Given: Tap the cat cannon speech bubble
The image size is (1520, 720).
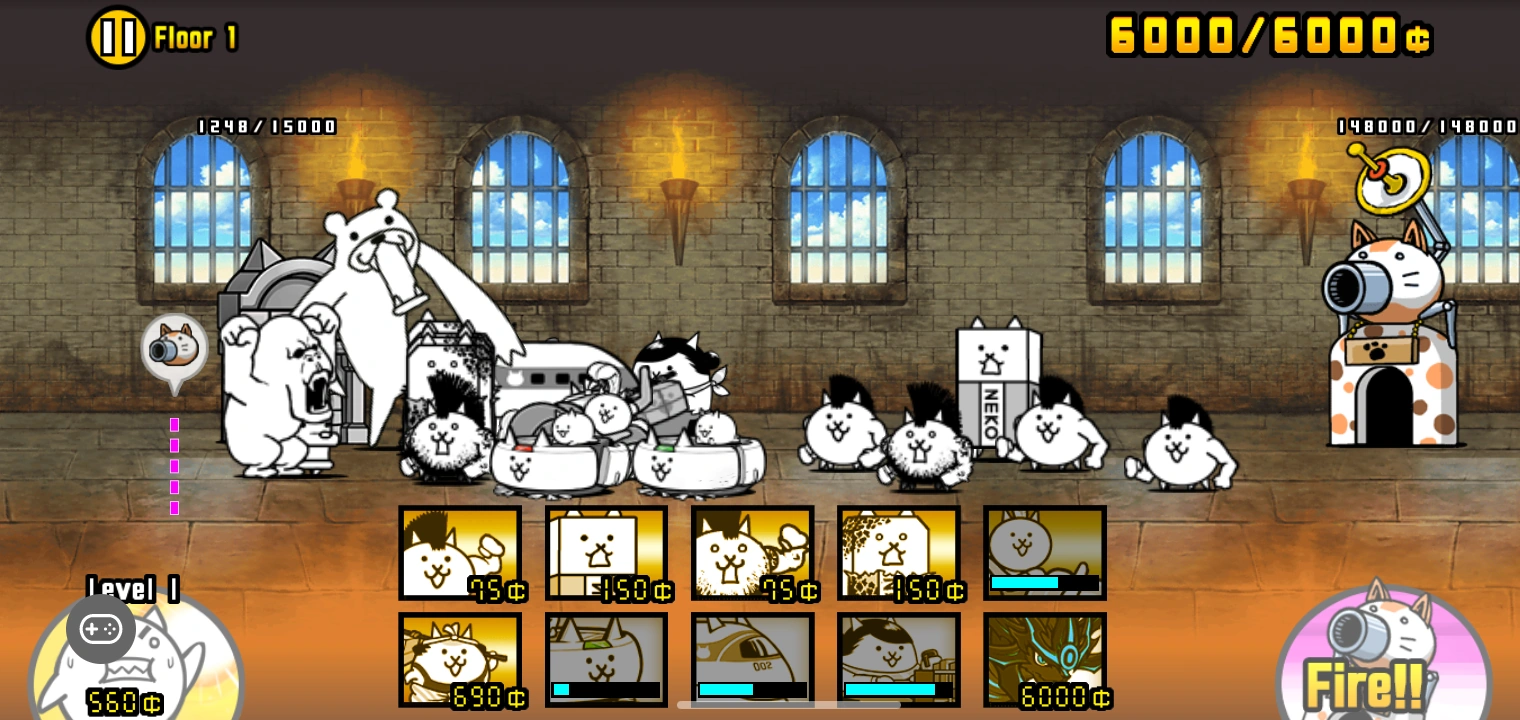Looking at the screenshot, I should point(175,350).
